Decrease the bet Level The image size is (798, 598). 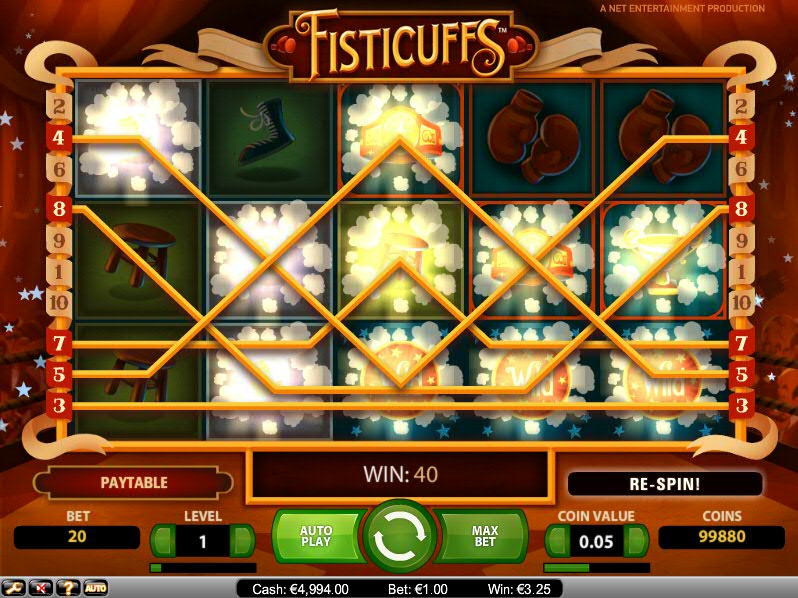point(162,541)
